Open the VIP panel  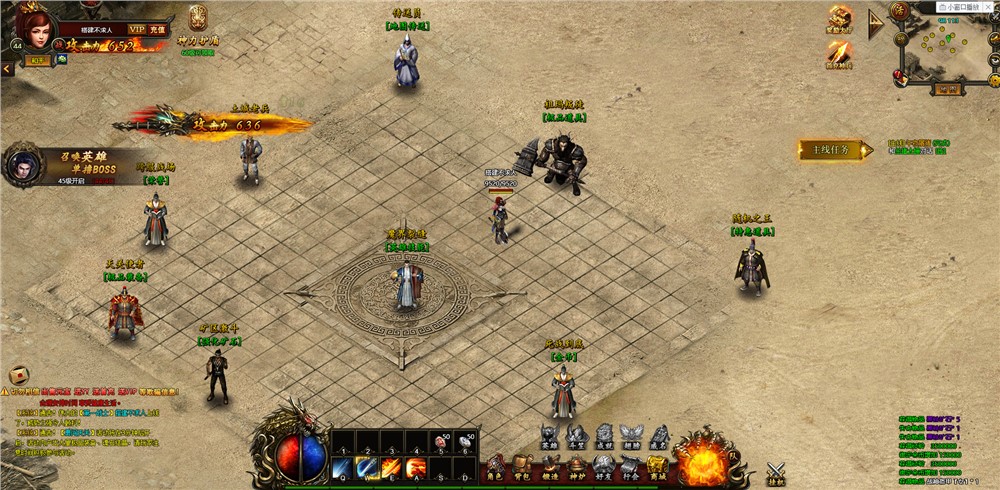pyautogui.click(x=137, y=30)
